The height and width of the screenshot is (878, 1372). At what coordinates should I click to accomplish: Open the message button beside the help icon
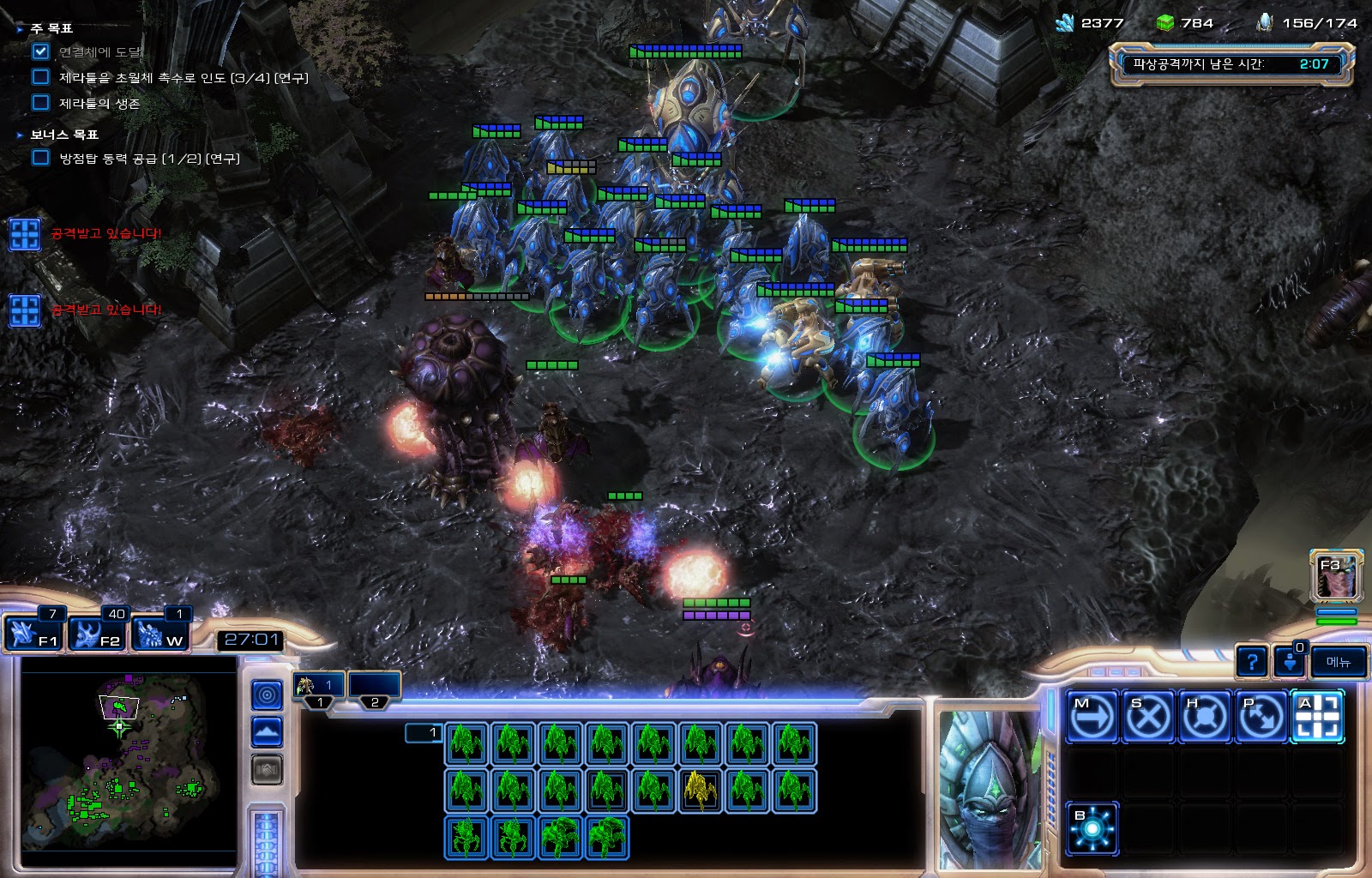(1291, 662)
